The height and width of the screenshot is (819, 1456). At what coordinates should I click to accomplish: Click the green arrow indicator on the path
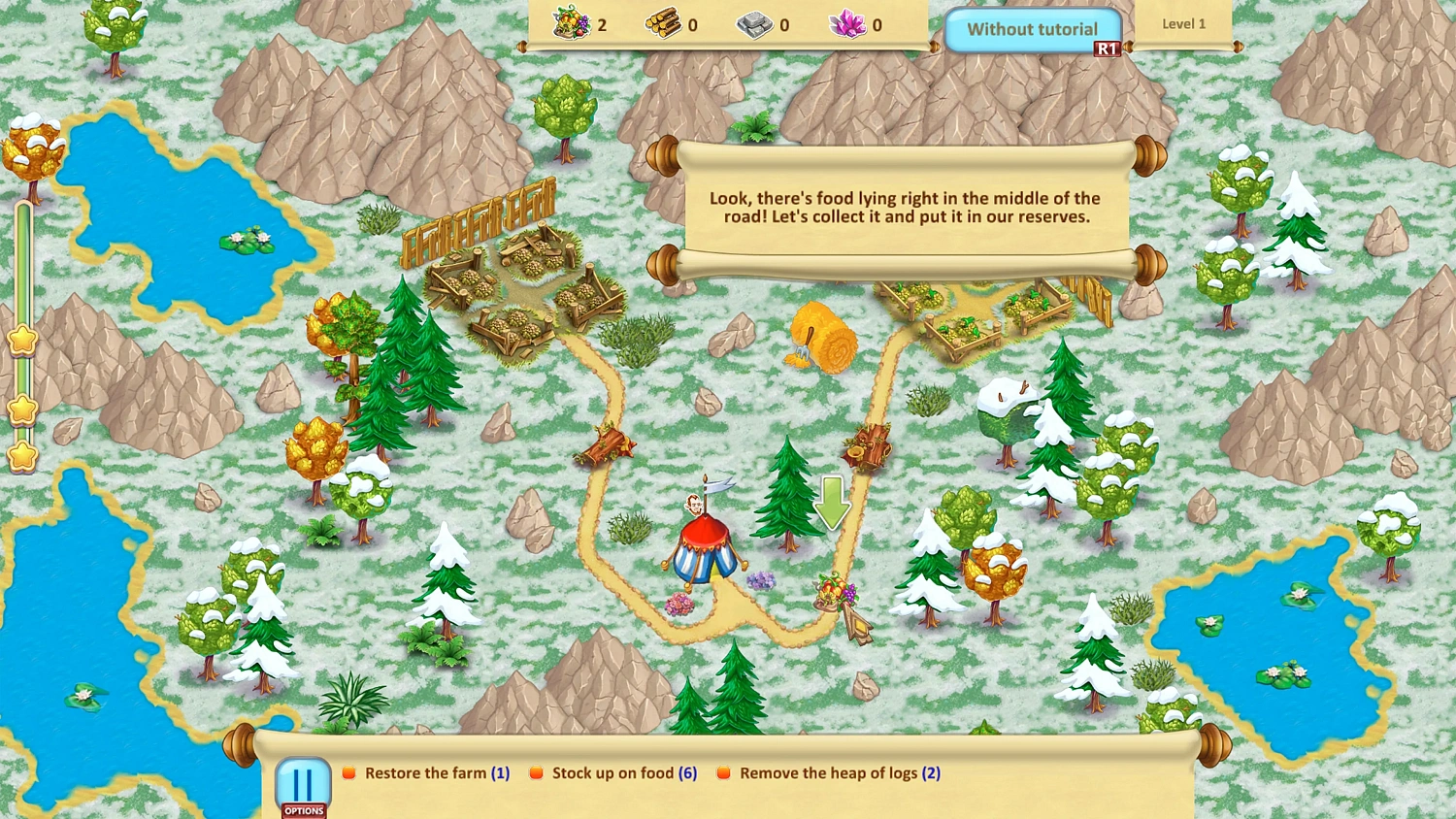[831, 503]
